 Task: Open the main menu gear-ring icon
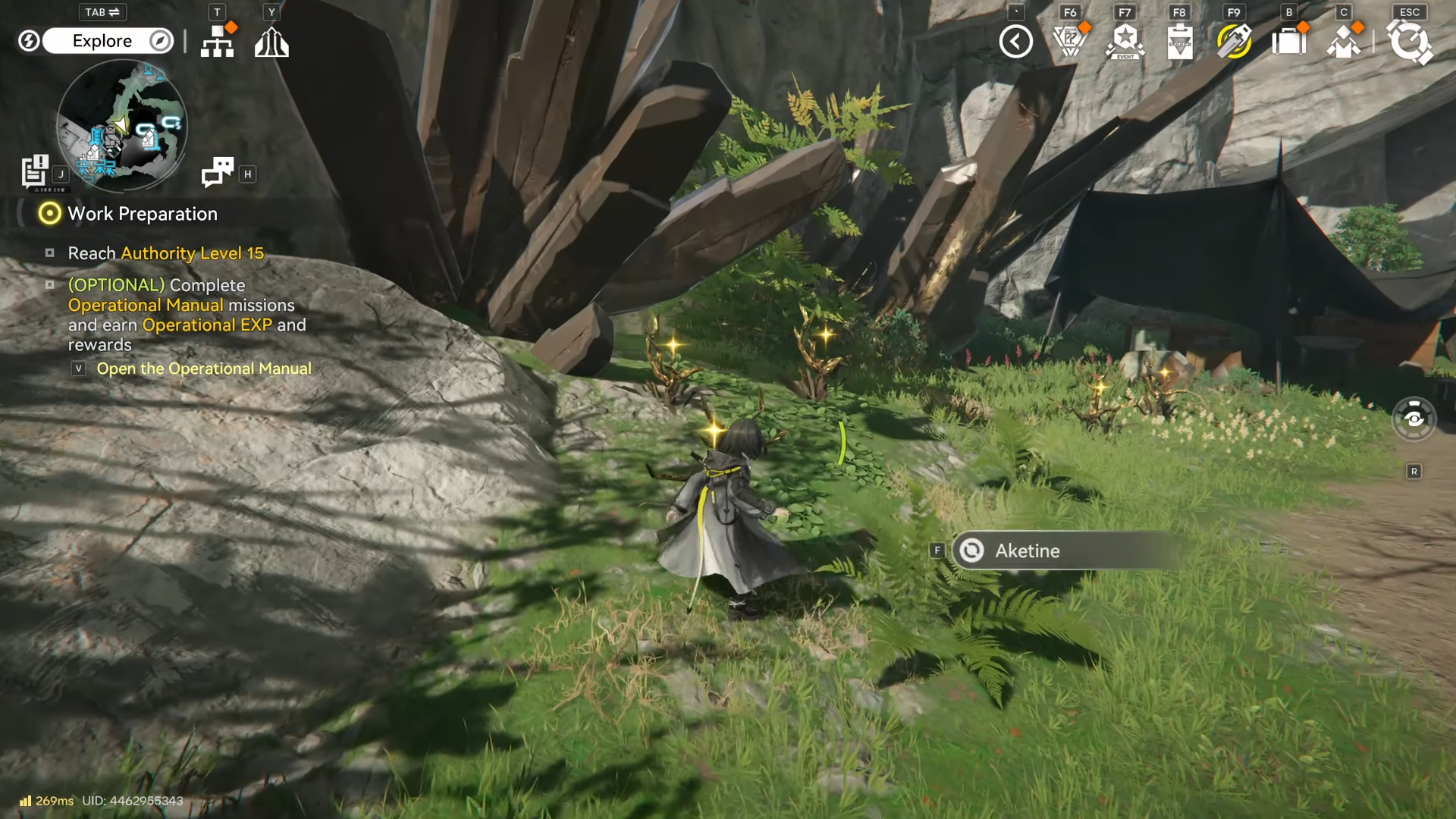[1410, 42]
